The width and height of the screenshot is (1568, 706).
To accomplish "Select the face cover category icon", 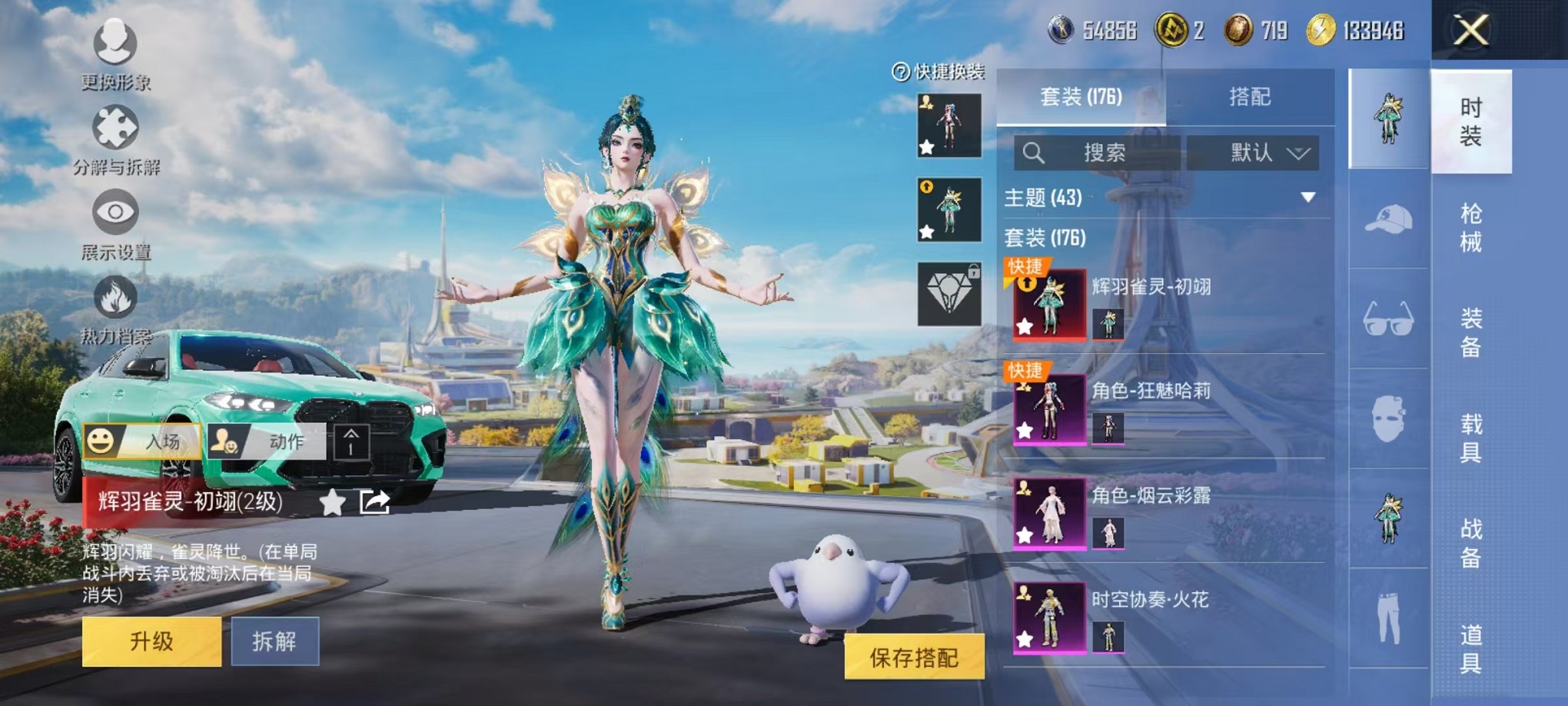I will [x=1390, y=420].
